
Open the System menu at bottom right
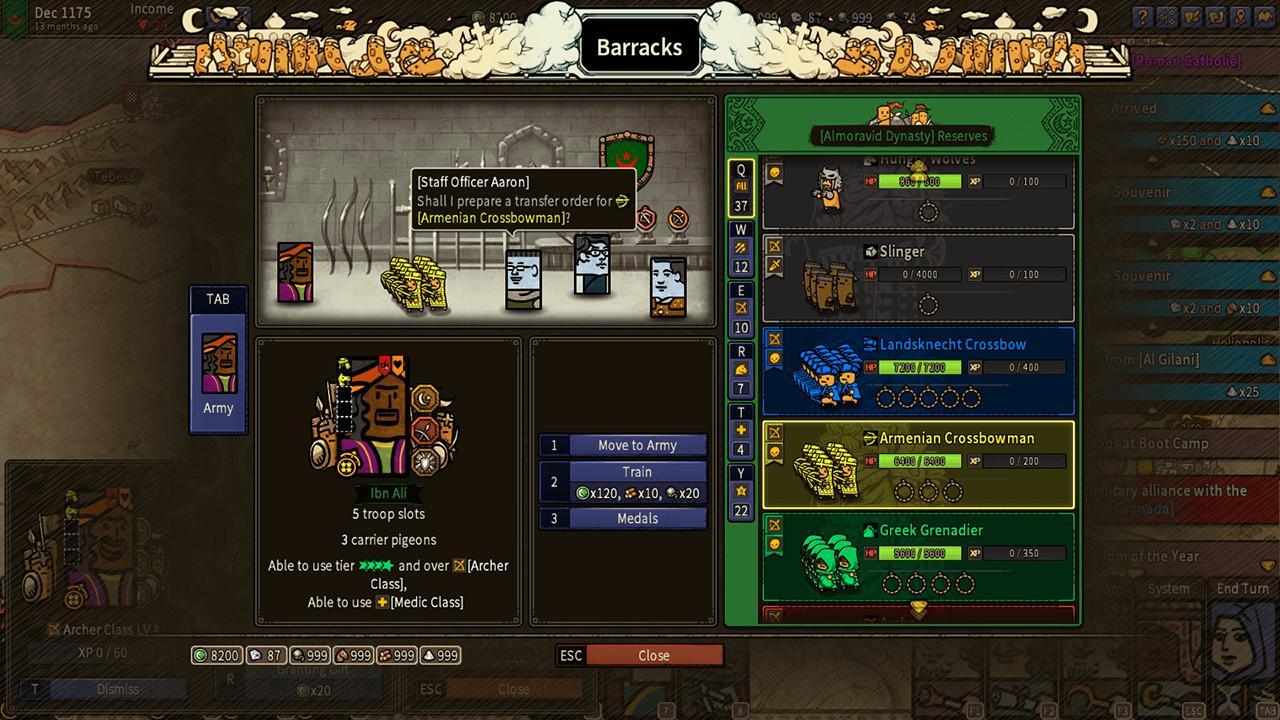(x=1168, y=589)
